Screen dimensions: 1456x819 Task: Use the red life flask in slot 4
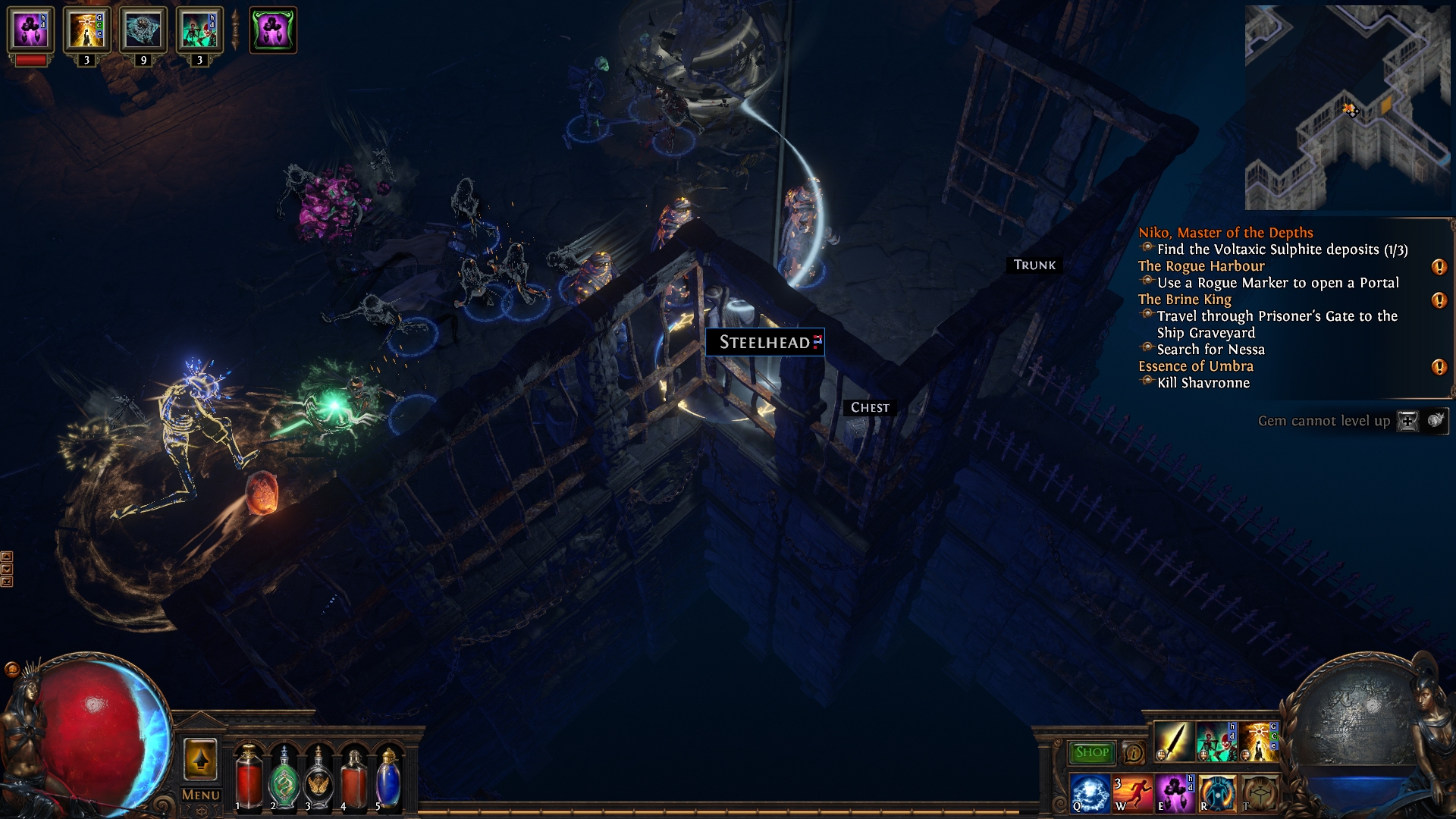pos(353,779)
